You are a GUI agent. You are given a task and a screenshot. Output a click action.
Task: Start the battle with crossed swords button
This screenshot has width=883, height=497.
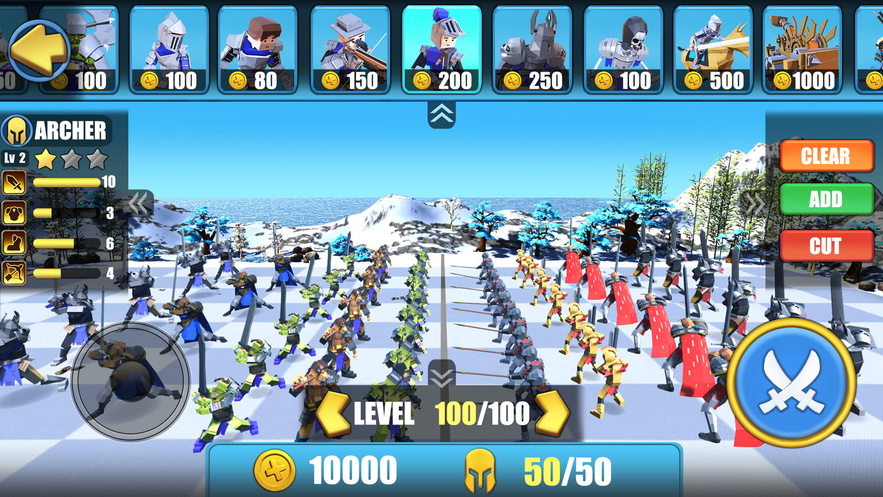(x=788, y=380)
